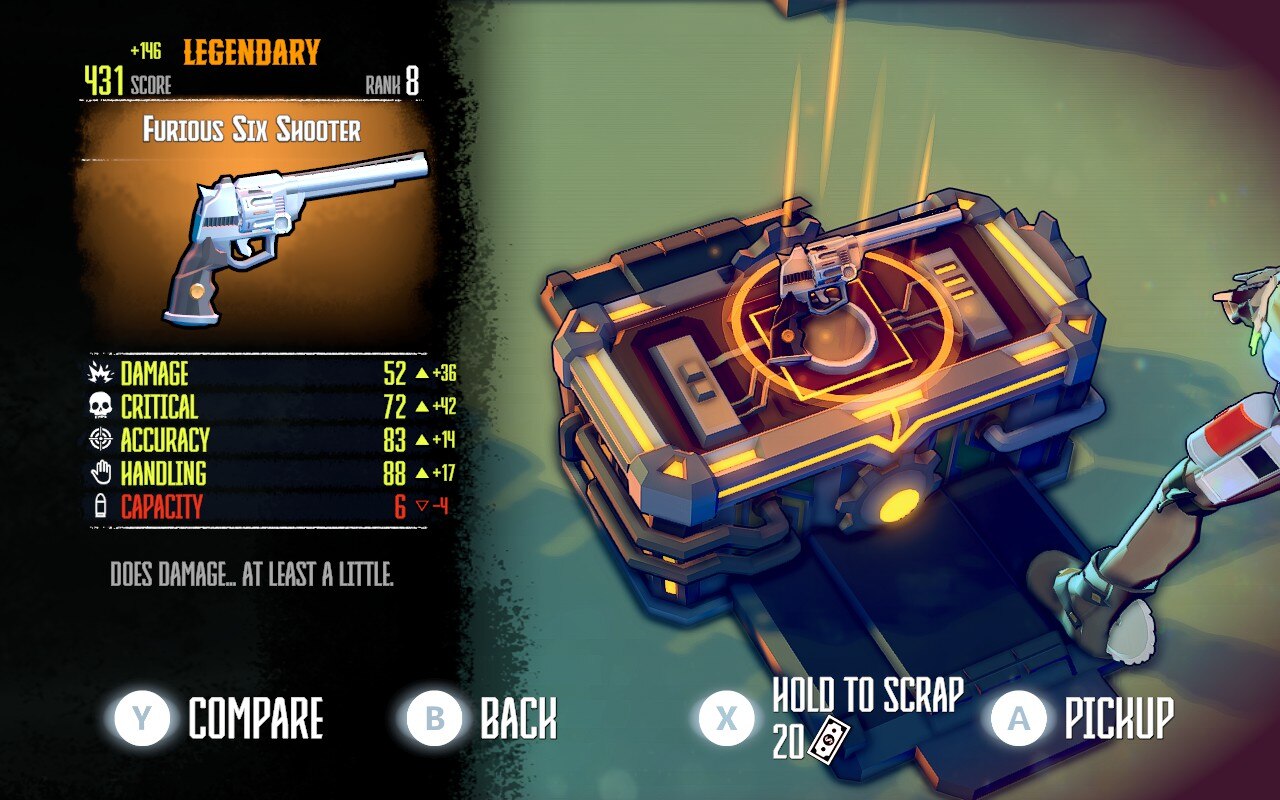This screenshot has width=1280, height=800.
Task: Select the Y button prompt icon
Action: click(x=141, y=716)
